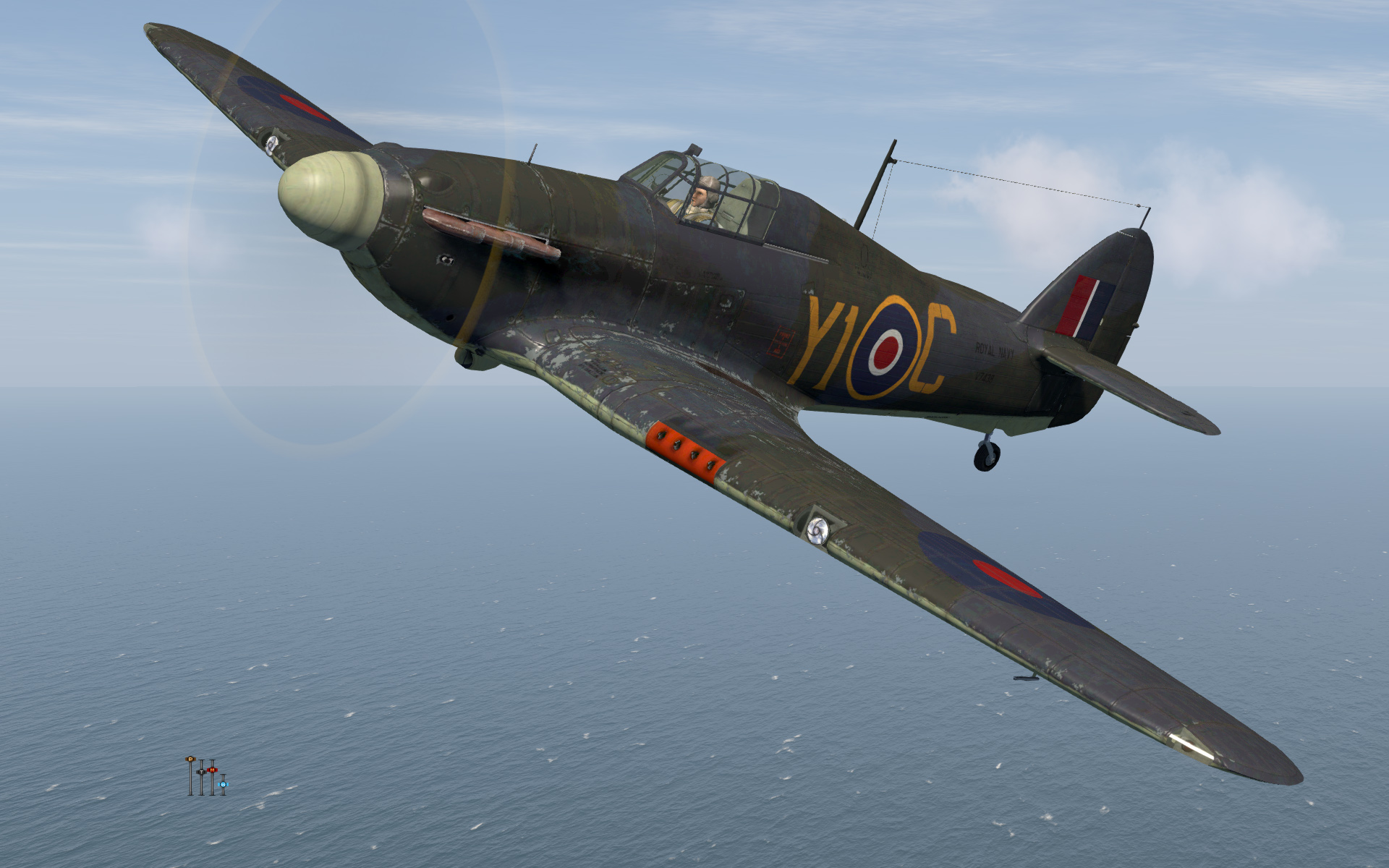Click the red M mixture lever knob

coord(212,770)
